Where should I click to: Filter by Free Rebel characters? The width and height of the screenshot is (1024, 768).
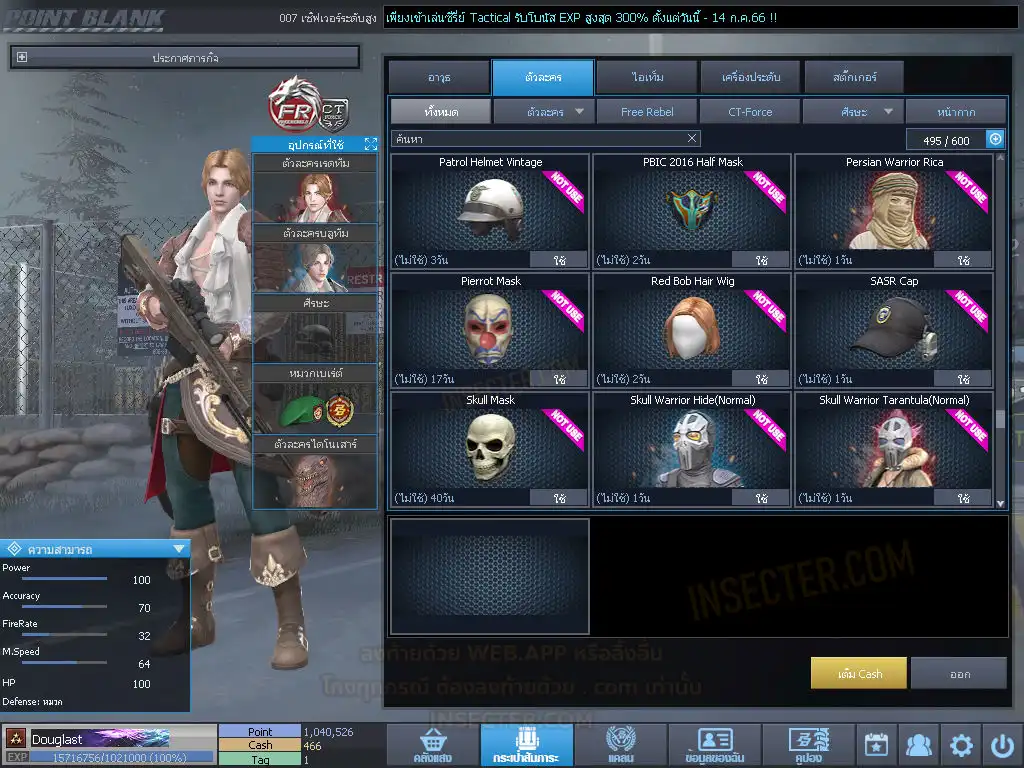point(647,112)
